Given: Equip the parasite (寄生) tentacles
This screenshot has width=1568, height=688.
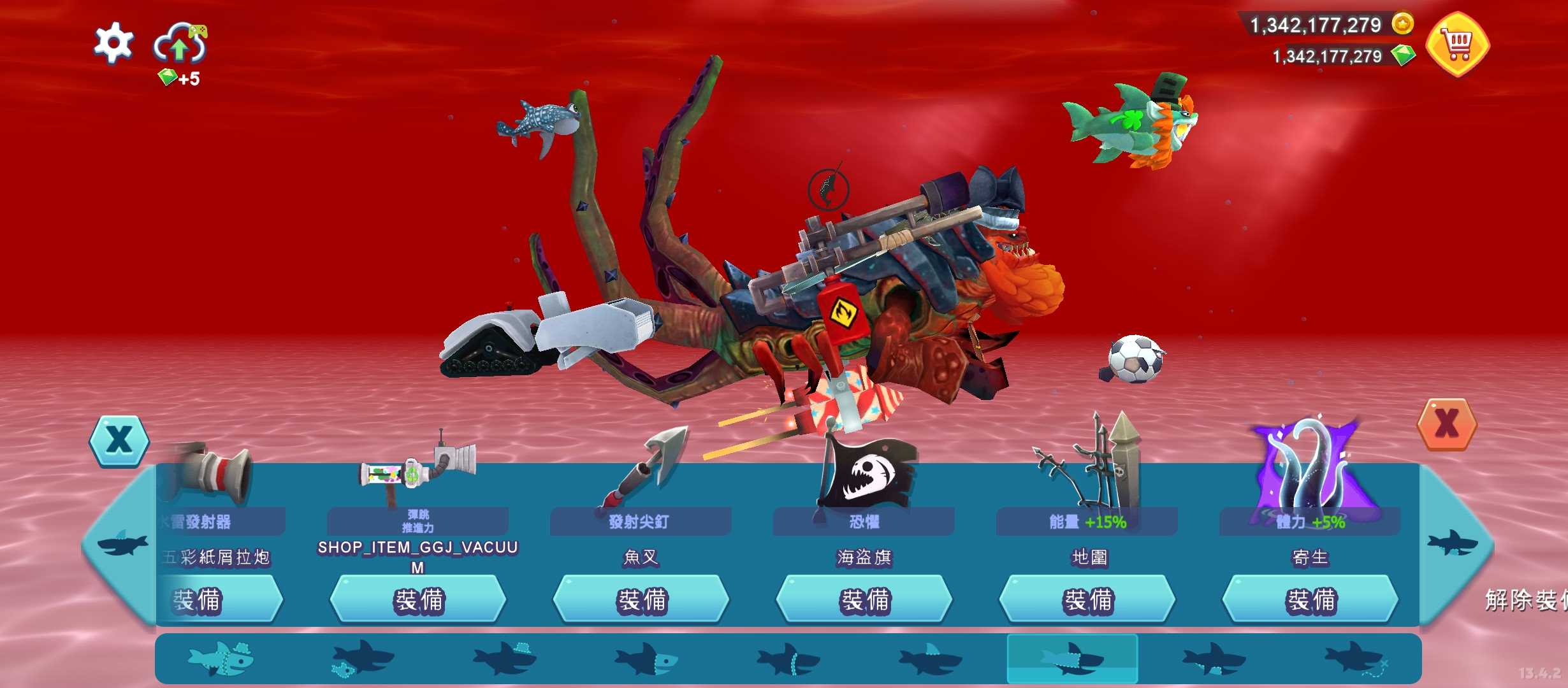Looking at the screenshot, I should [x=1310, y=600].
